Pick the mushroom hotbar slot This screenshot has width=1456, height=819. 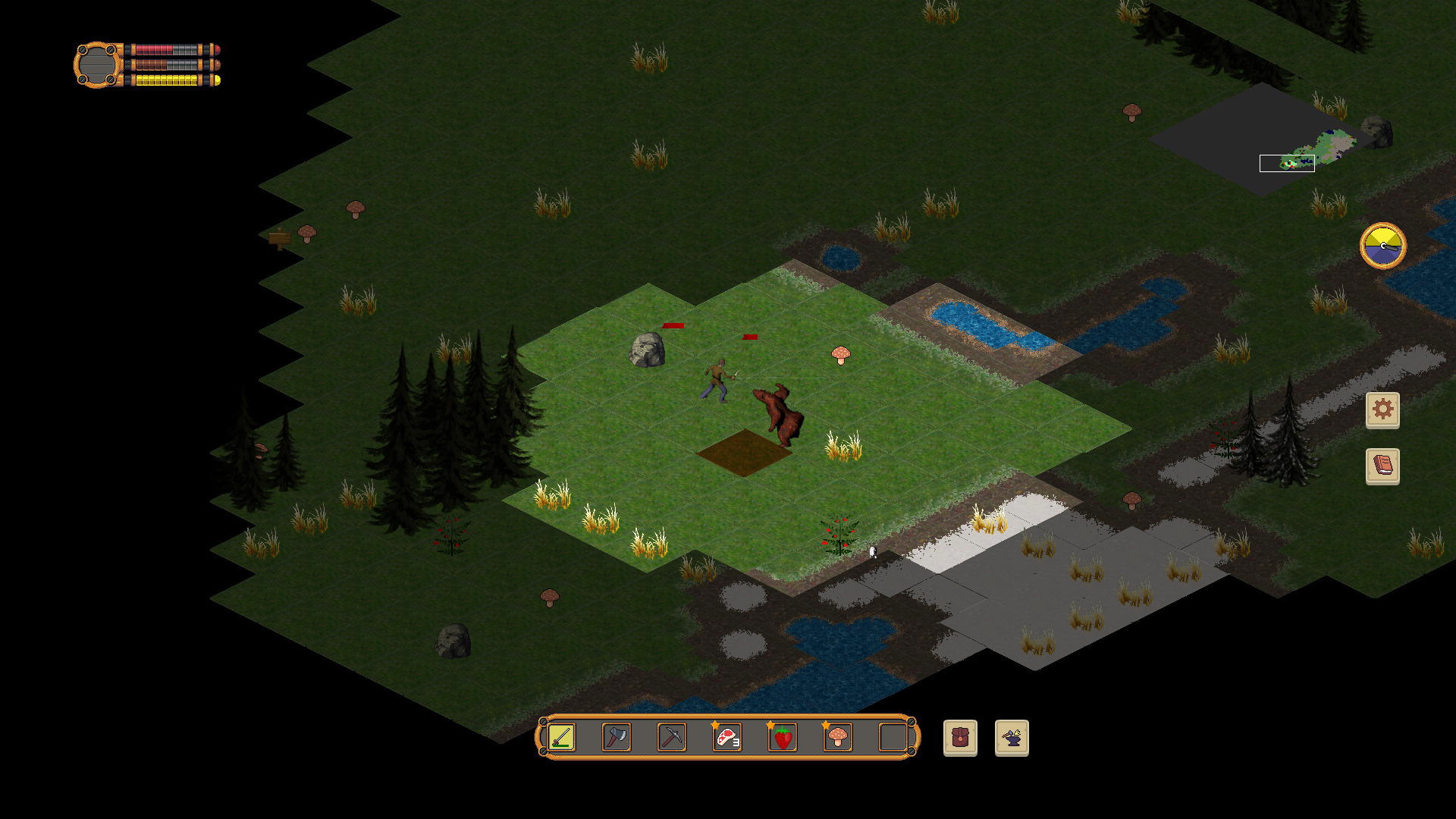pyautogui.click(x=838, y=737)
